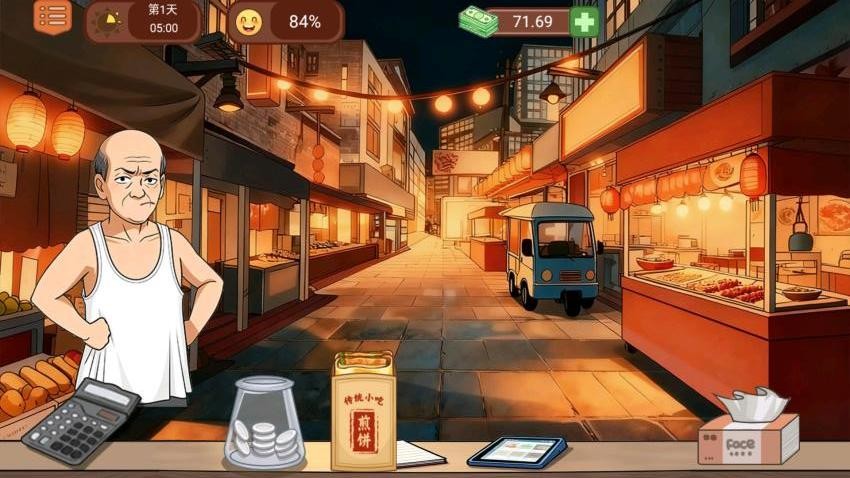Open the glass coin jar
This screenshot has width=850, height=478.
pyautogui.click(x=264, y=421)
